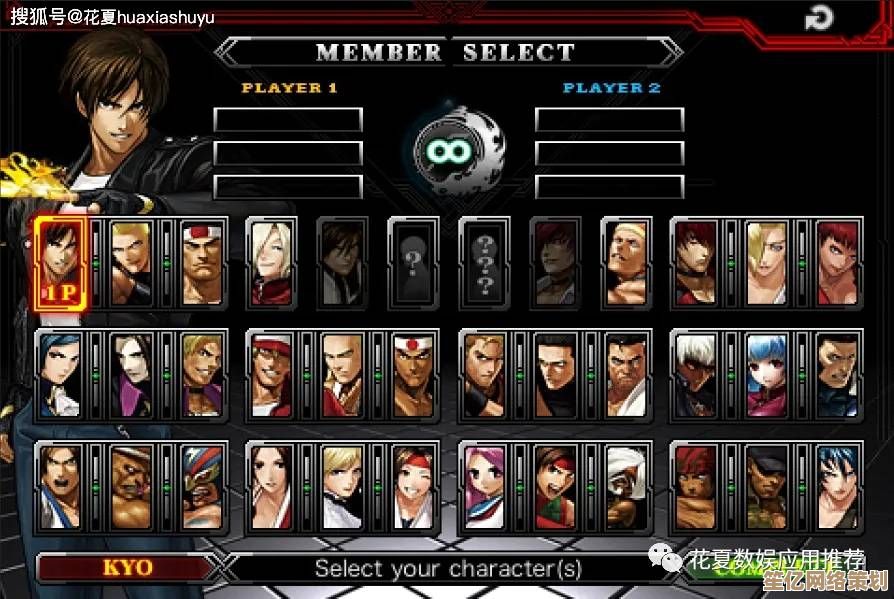Pick Elisabeth with dark blue hair
This screenshot has width=894, height=599.
[x=61, y=374]
